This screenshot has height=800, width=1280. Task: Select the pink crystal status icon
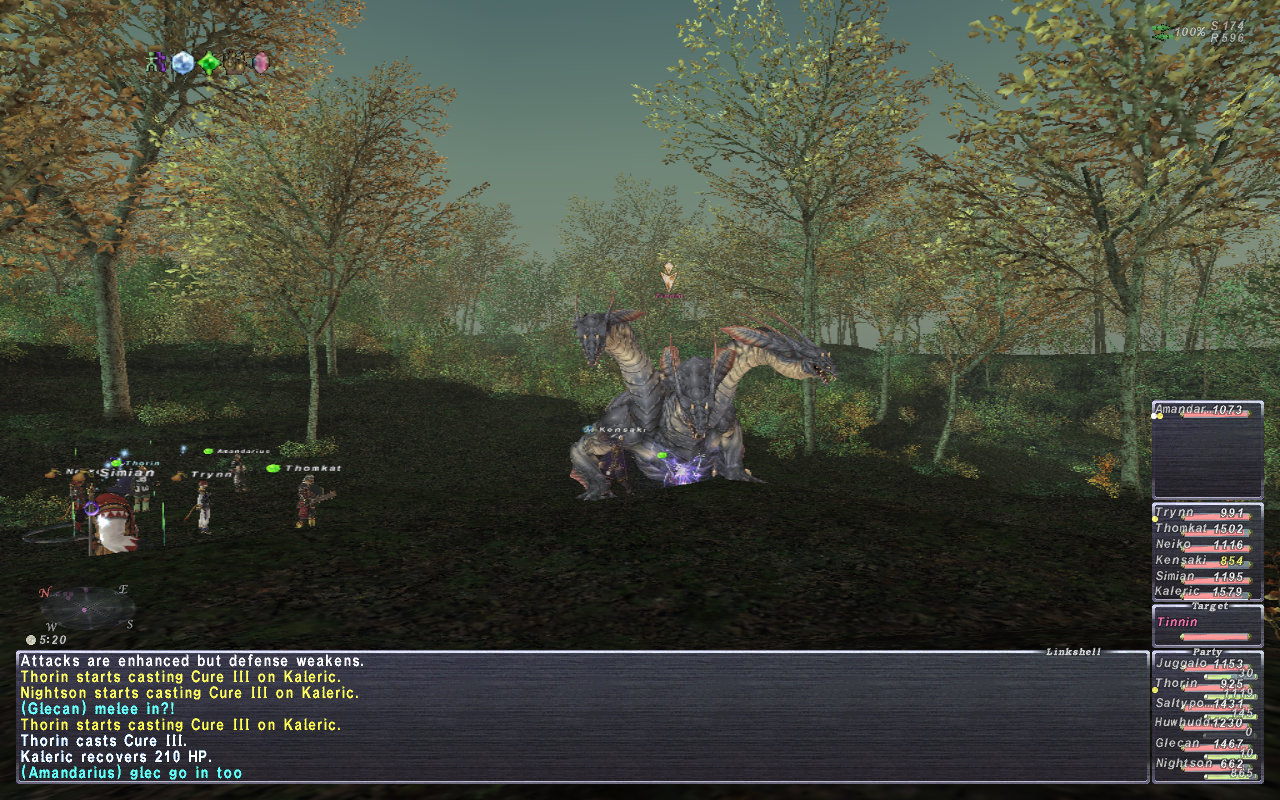pos(261,63)
